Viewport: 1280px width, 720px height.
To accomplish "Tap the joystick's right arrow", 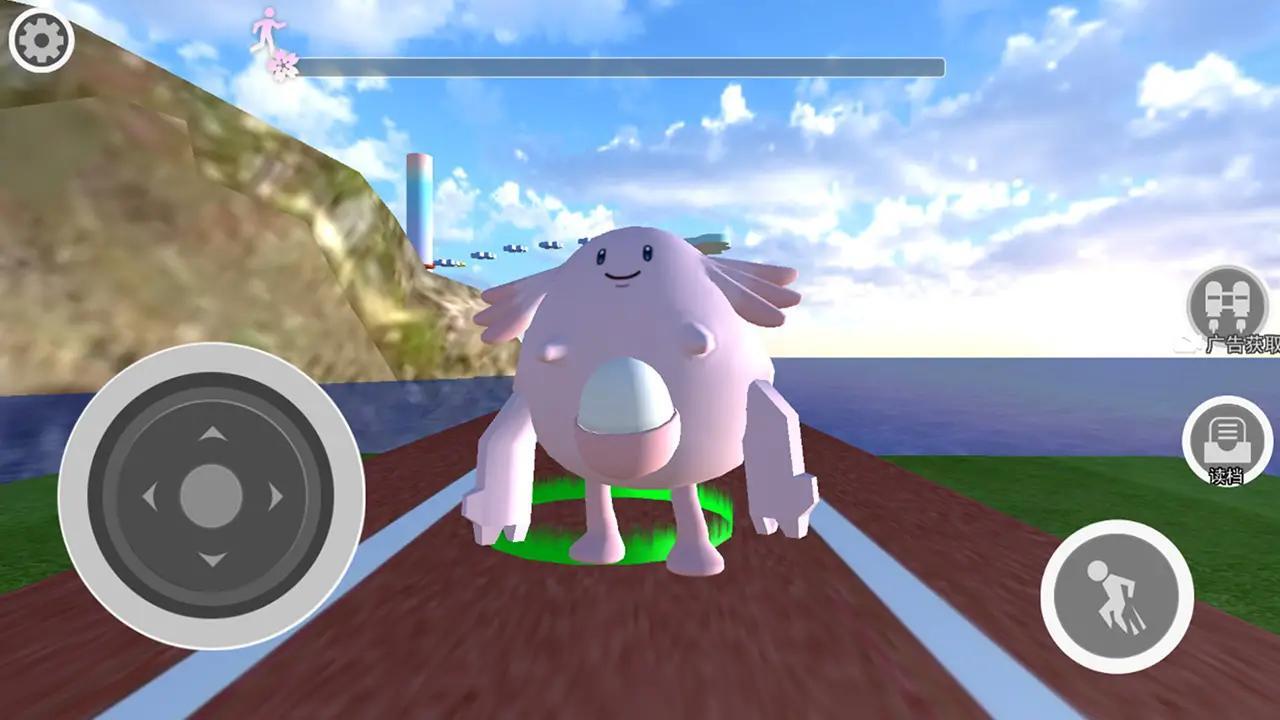I will pyautogui.click(x=274, y=496).
